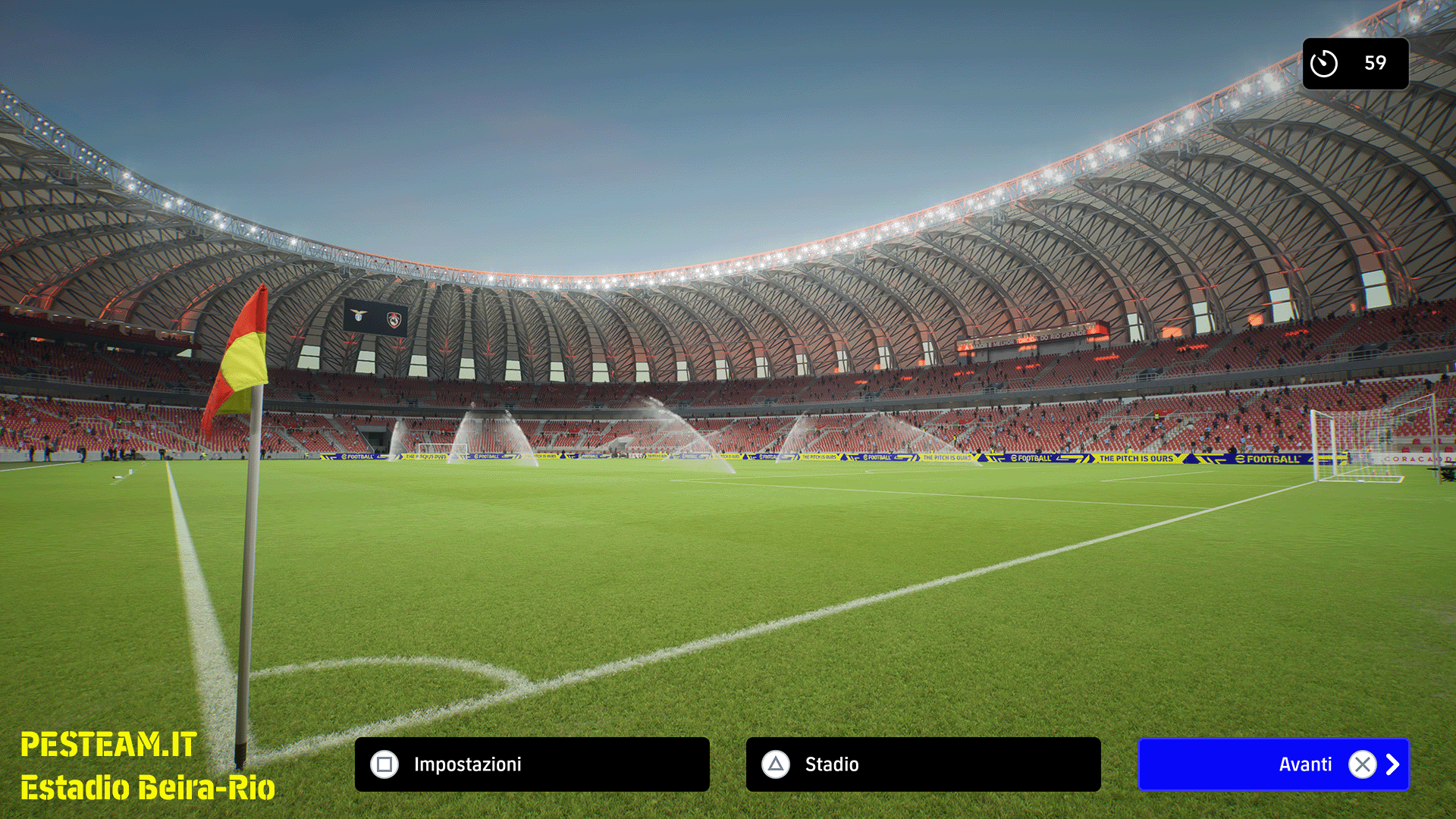Select the Stadio button

click(x=923, y=764)
